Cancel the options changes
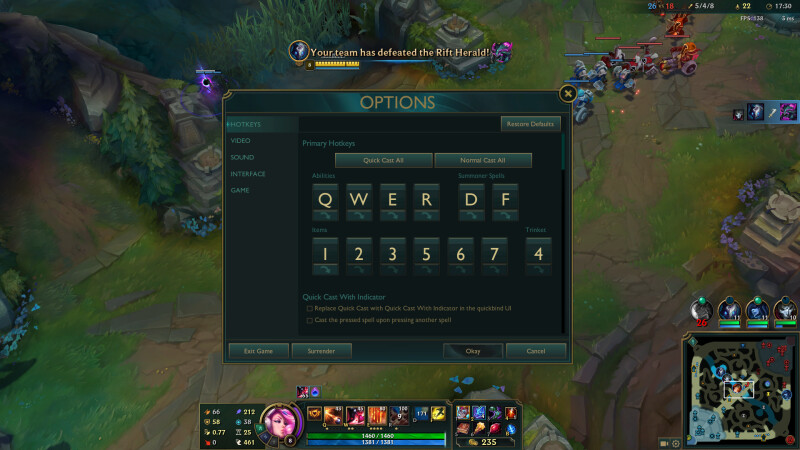 click(536, 351)
